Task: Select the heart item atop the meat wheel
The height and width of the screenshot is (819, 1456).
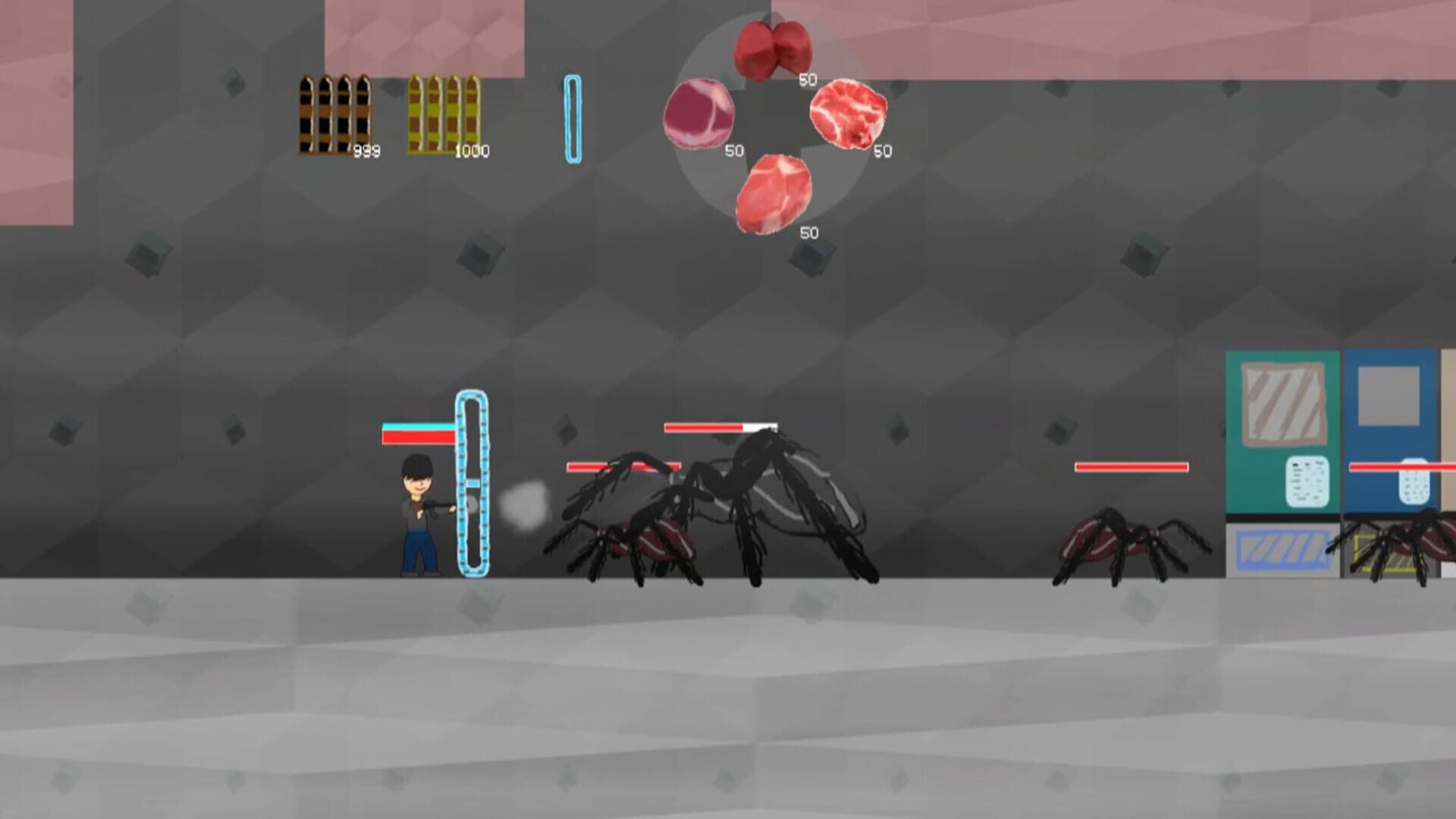Action: (772, 49)
